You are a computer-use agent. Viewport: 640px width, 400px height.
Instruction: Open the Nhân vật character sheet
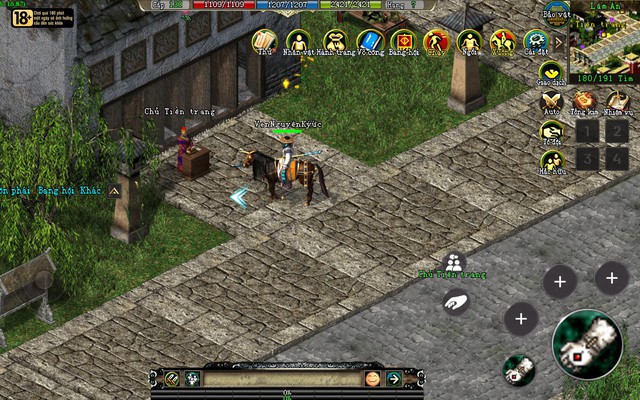tap(298, 40)
